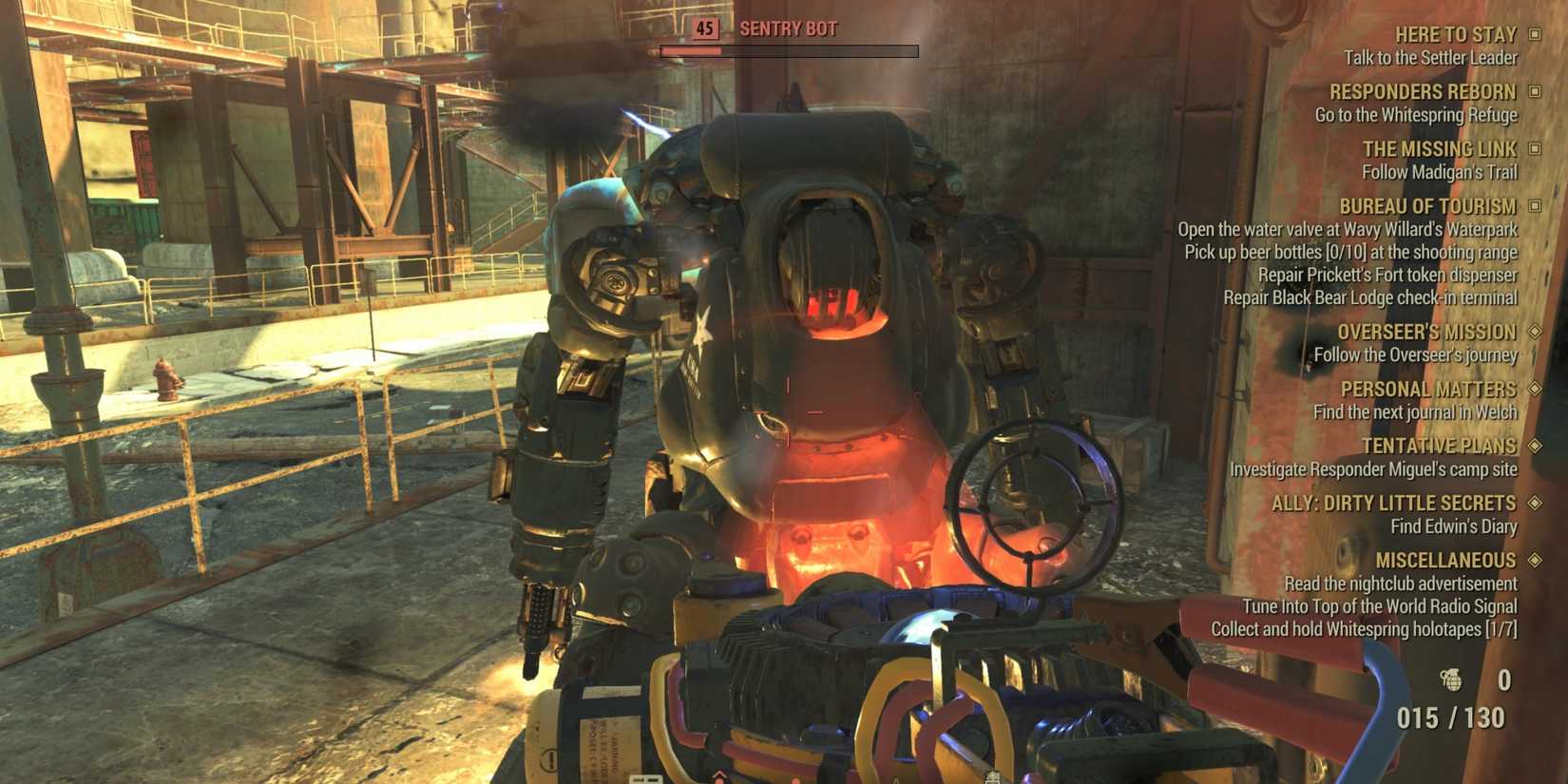Toggle tracking for TENTATIVE PLANS quest
Screen dimensions: 1568x784
1534,446
